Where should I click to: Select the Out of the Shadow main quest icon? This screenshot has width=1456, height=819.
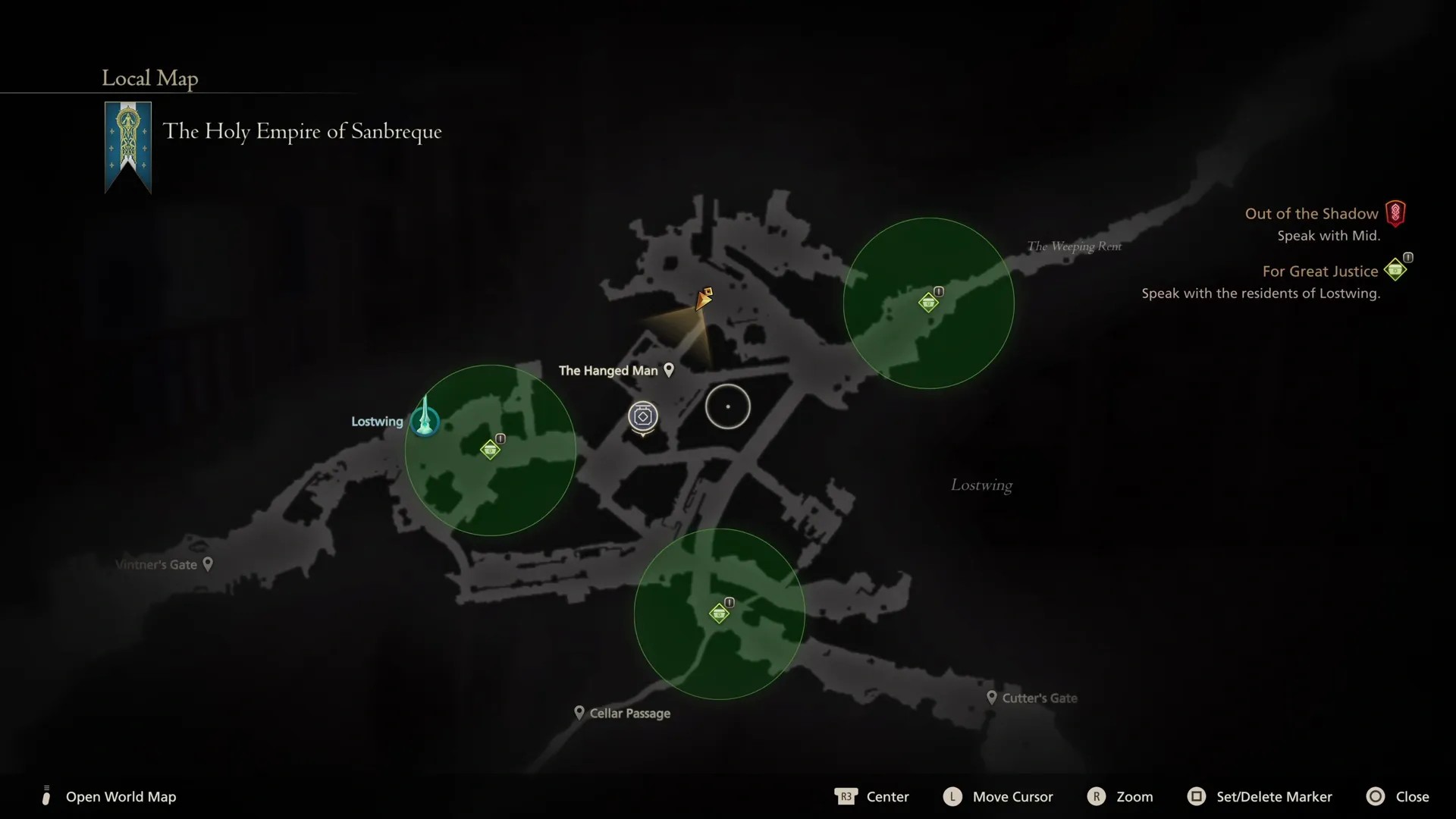[1395, 213]
